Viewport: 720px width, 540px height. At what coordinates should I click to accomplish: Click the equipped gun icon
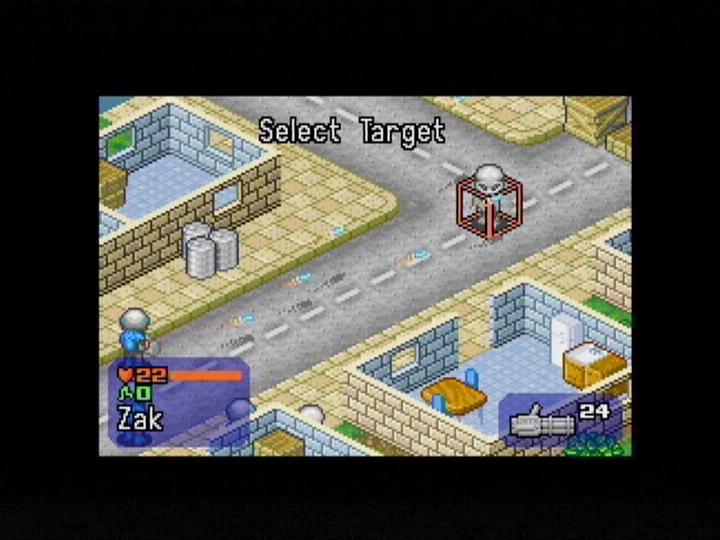[541, 424]
